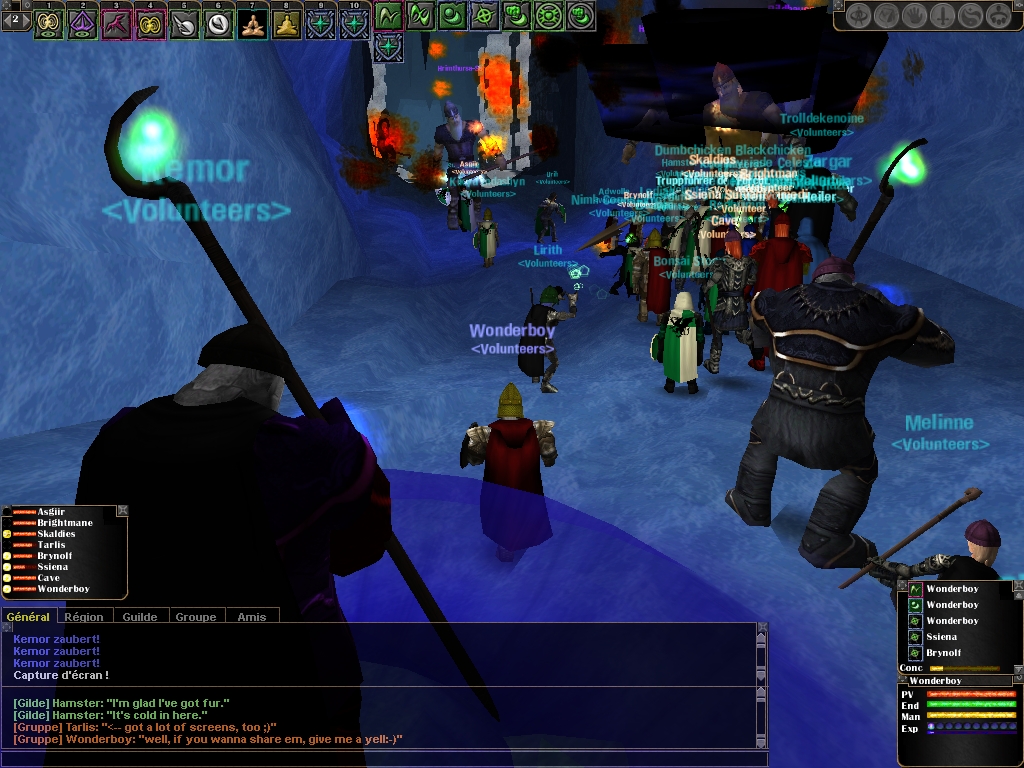Screen dimensions: 1024x768
Task: Open the eye icon in top-right menu bar
Action: tap(858, 16)
